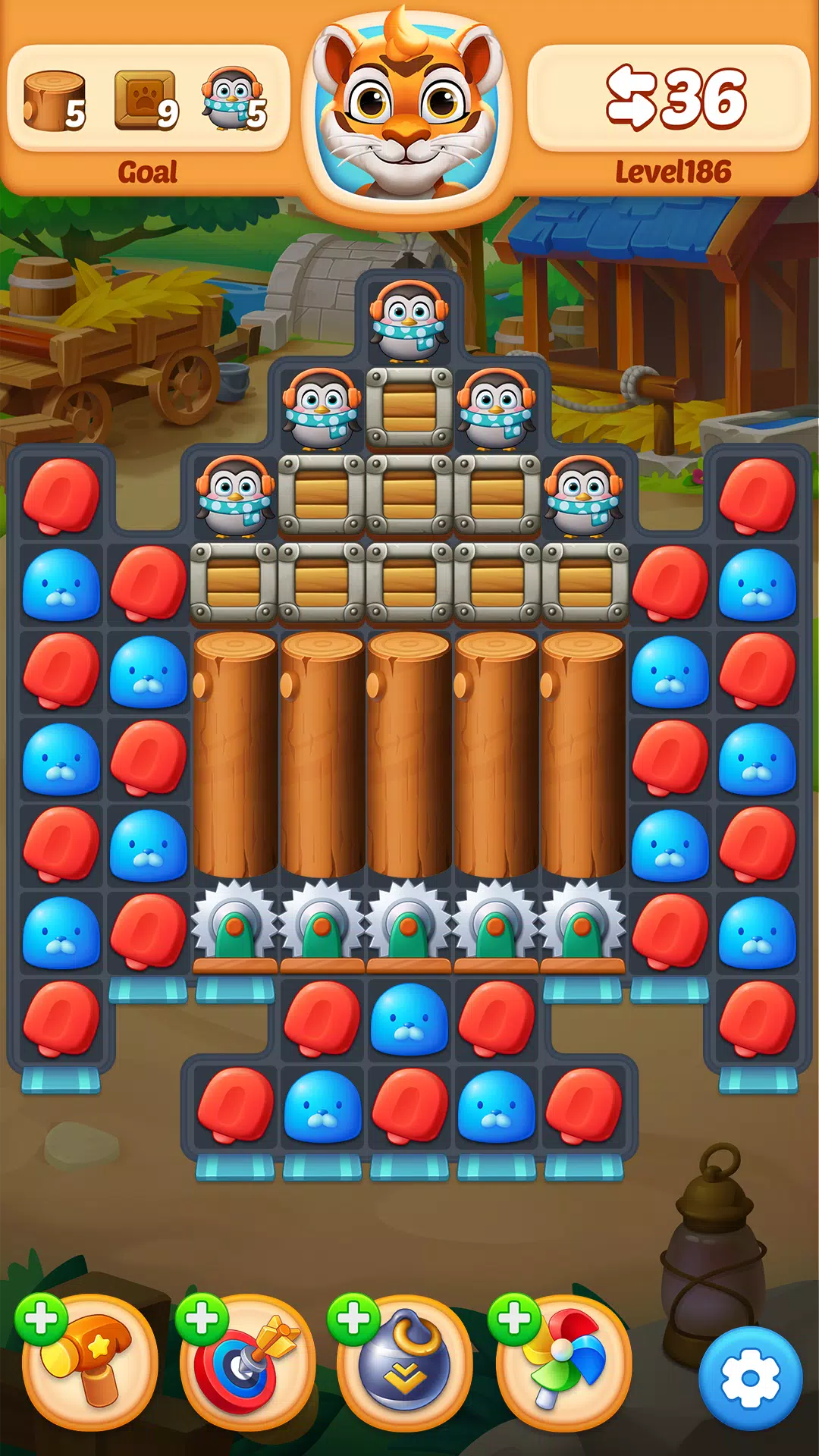This screenshot has height=1456, width=819.
Task: Open settings with the blue gear button
Action: click(750, 1378)
